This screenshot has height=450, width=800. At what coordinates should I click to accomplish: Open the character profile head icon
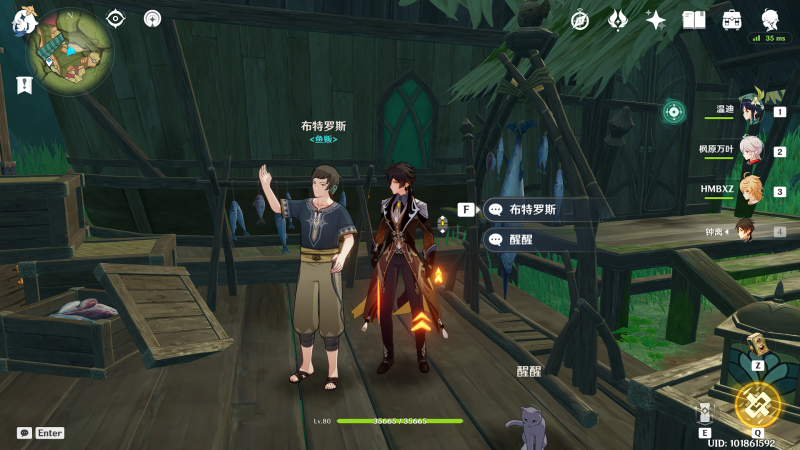pyautogui.click(x=771, y=19)
